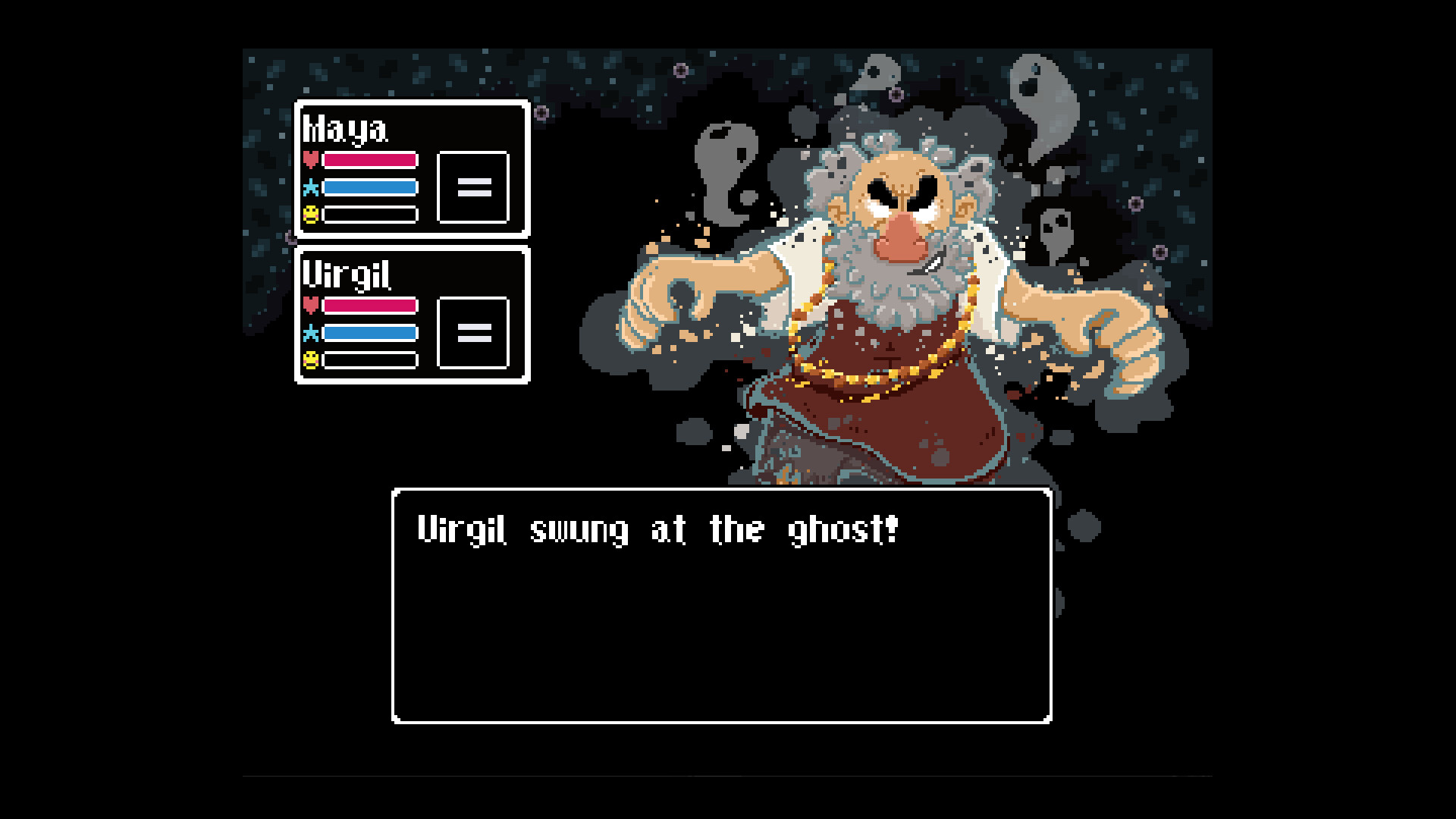Open Virgil's equals-sign menu button
The height and width of the screenshot is (819, 1456).
tap(474, 333)
